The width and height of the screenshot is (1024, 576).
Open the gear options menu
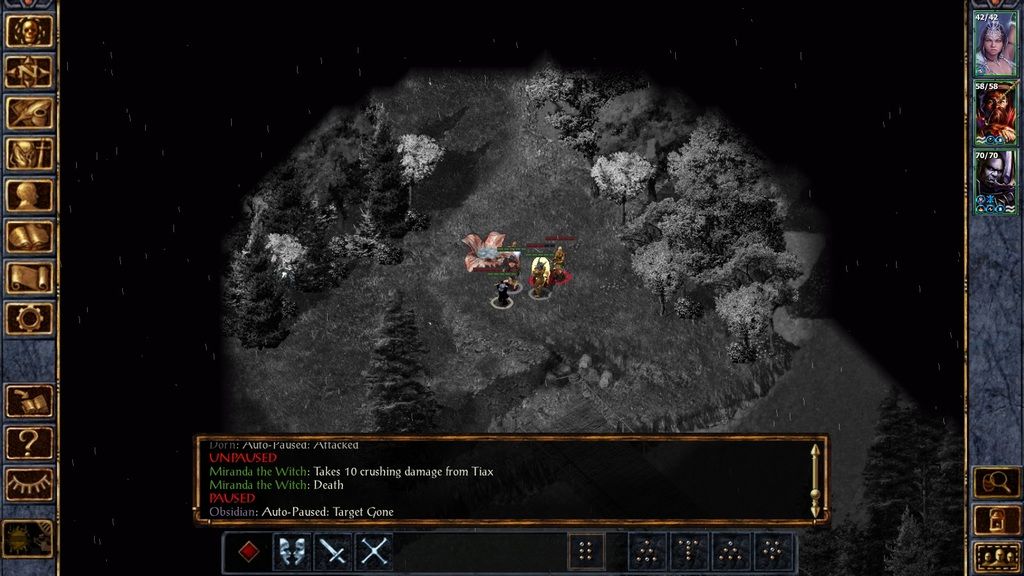[29, 318]
